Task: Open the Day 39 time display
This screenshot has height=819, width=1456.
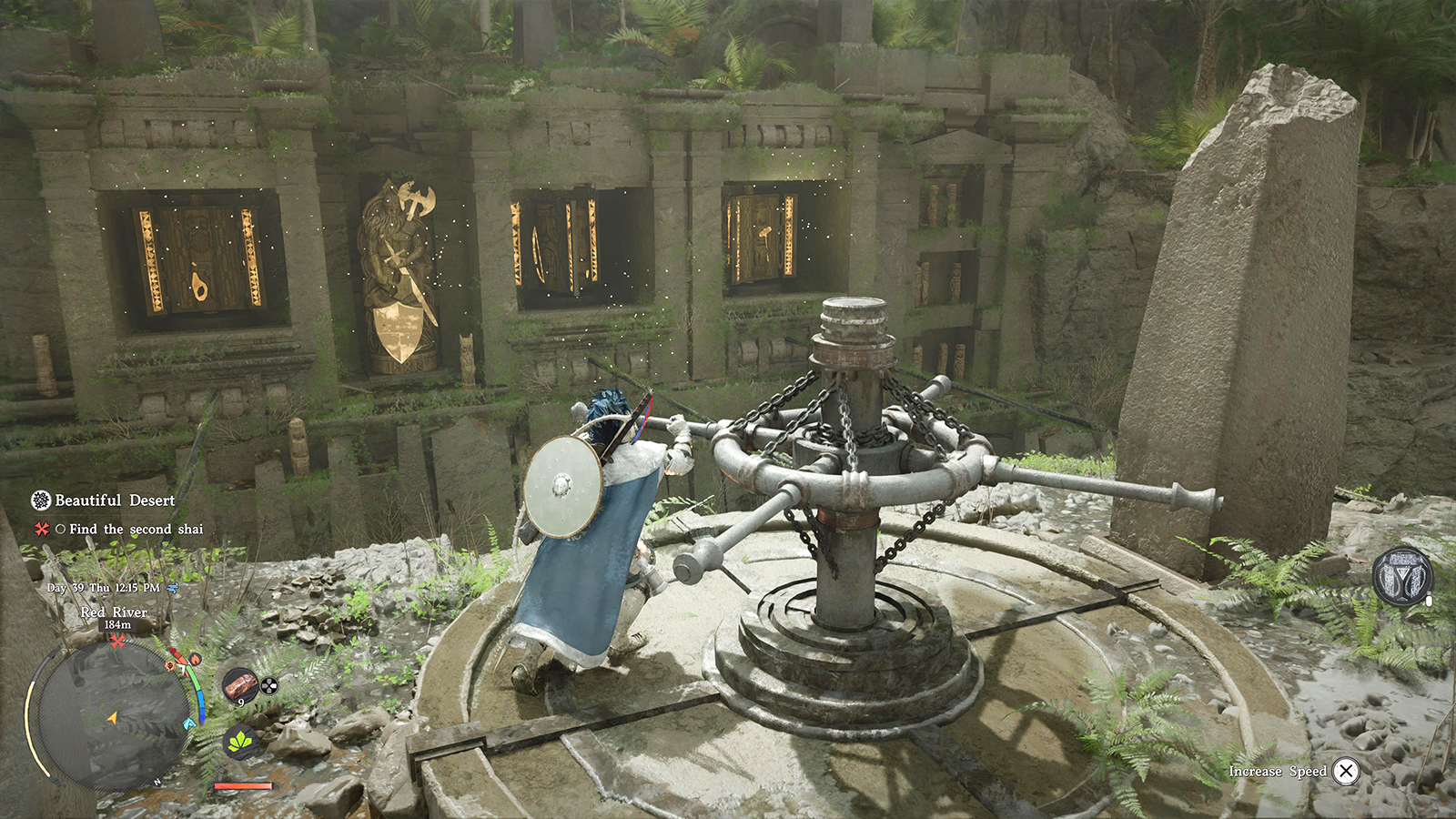Action: (105, 589)
